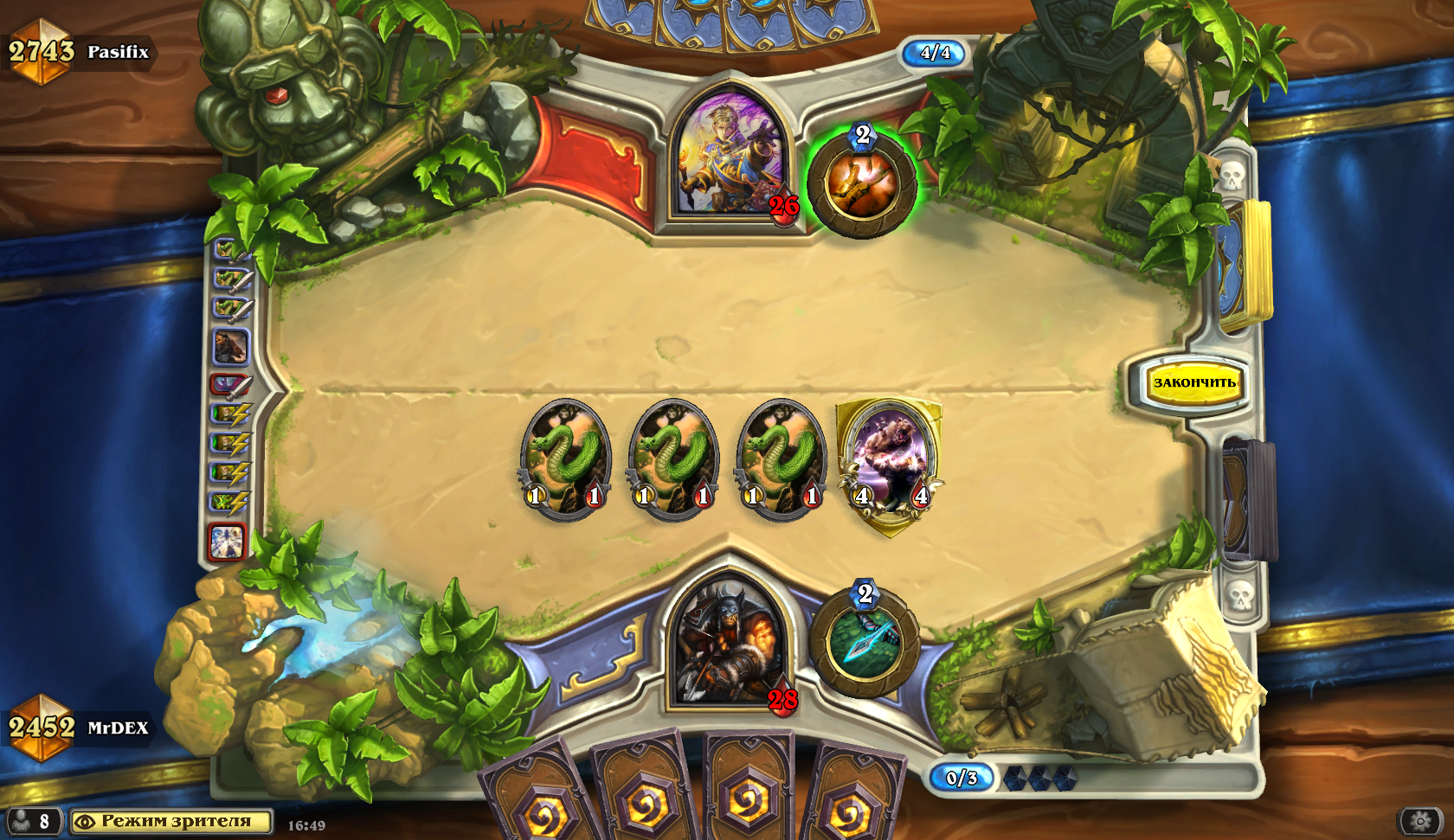
Task: Activate the hunter's Steady Shot hero power
Action: (865, 642)
